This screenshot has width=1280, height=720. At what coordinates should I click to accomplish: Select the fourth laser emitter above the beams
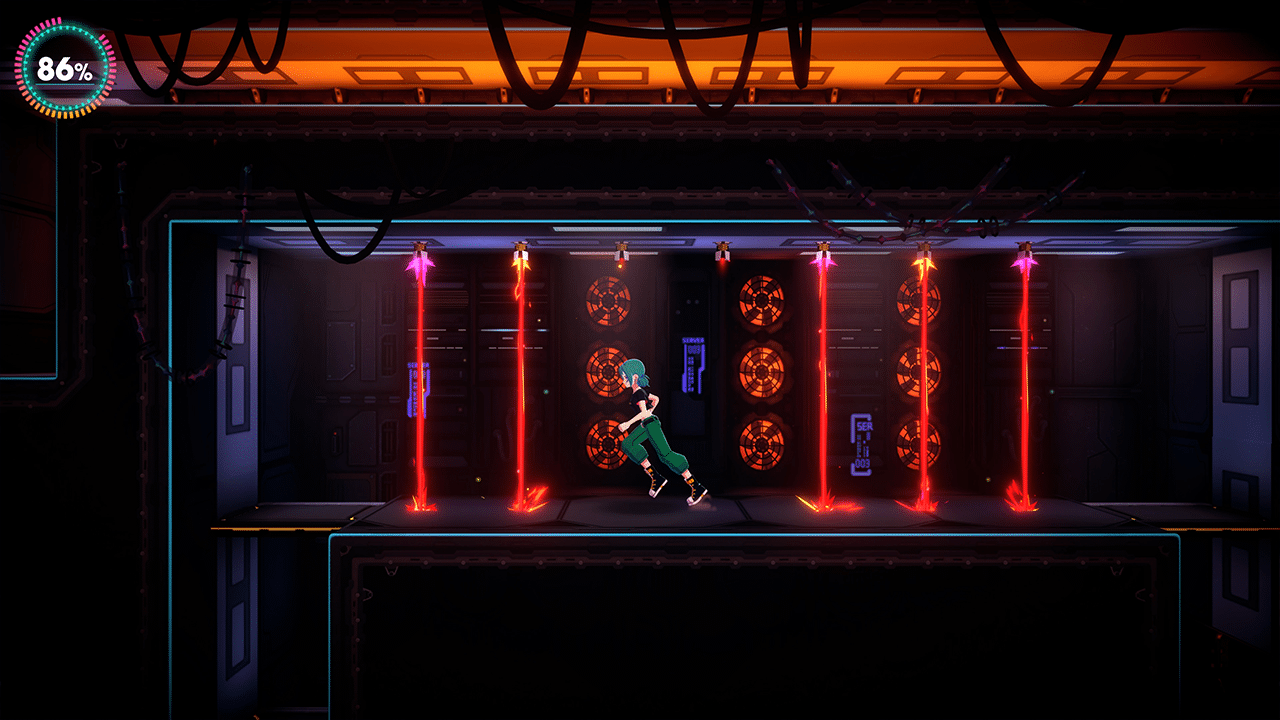720,247
